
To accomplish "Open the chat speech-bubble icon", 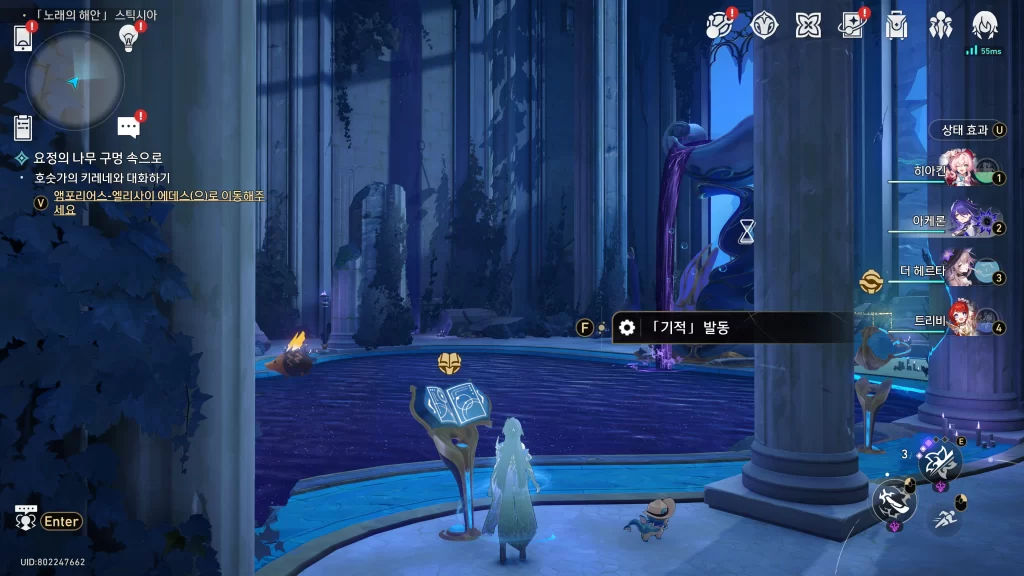I will coord(128,127).
